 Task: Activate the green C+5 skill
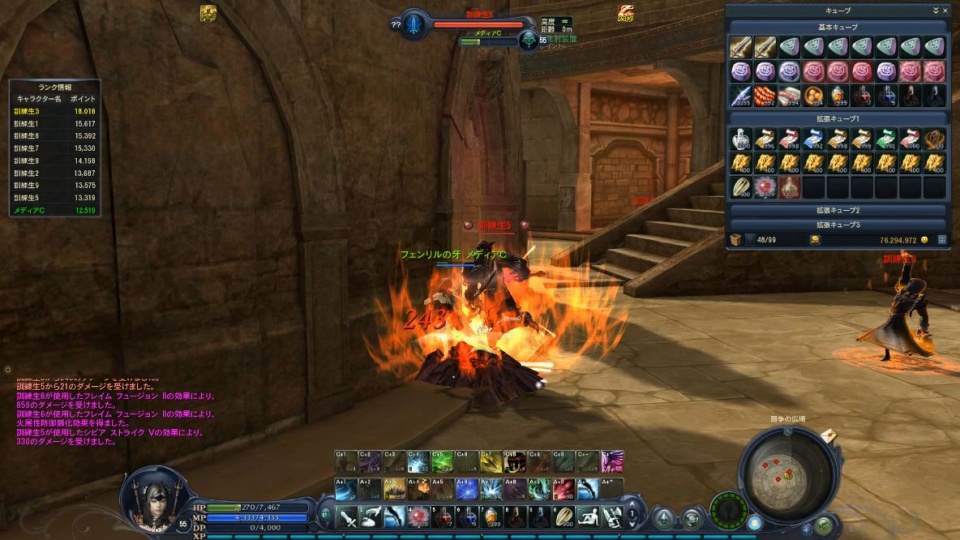coord(442,462)
